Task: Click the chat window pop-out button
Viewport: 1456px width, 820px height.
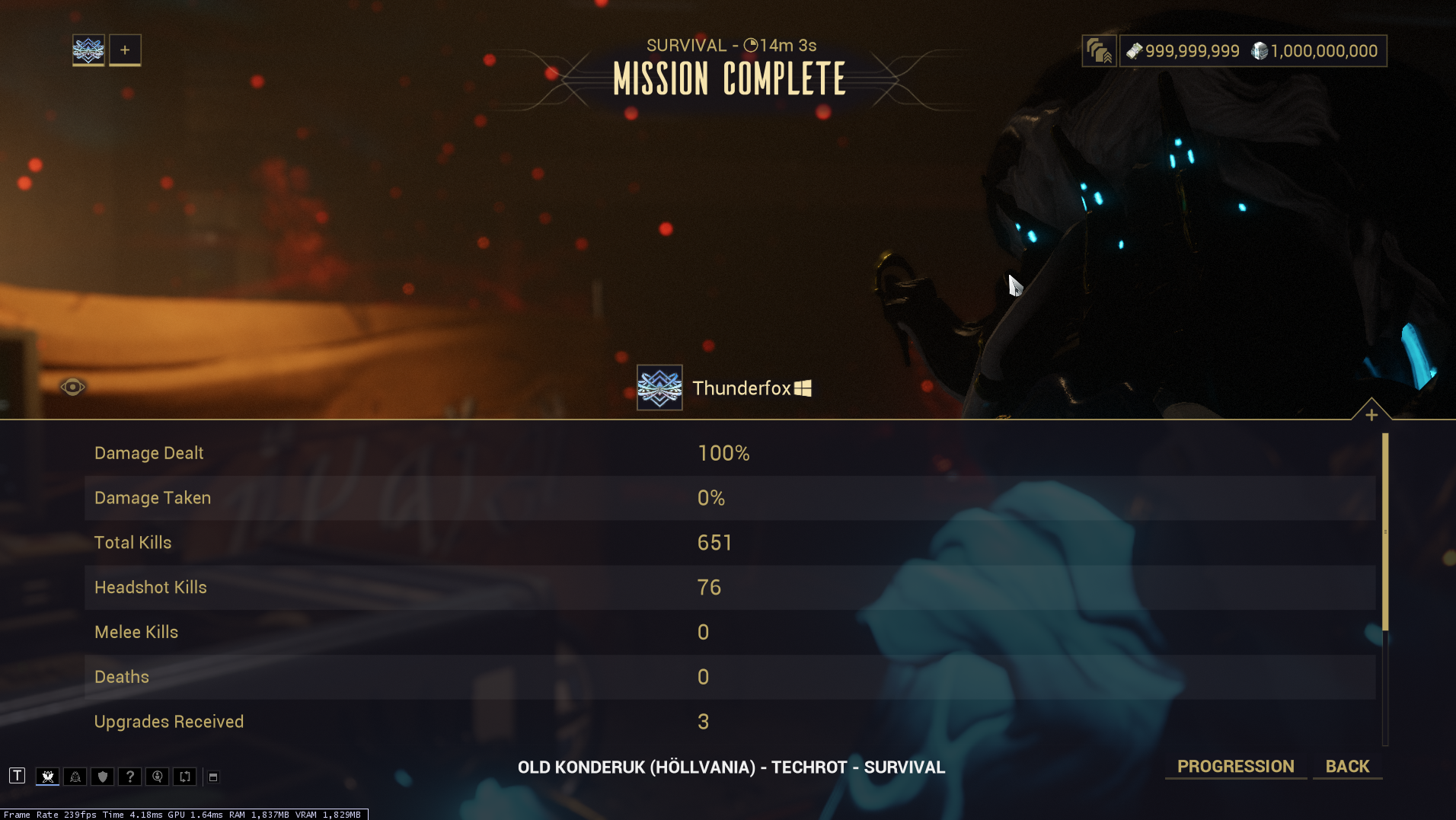Action: point(213,777)
